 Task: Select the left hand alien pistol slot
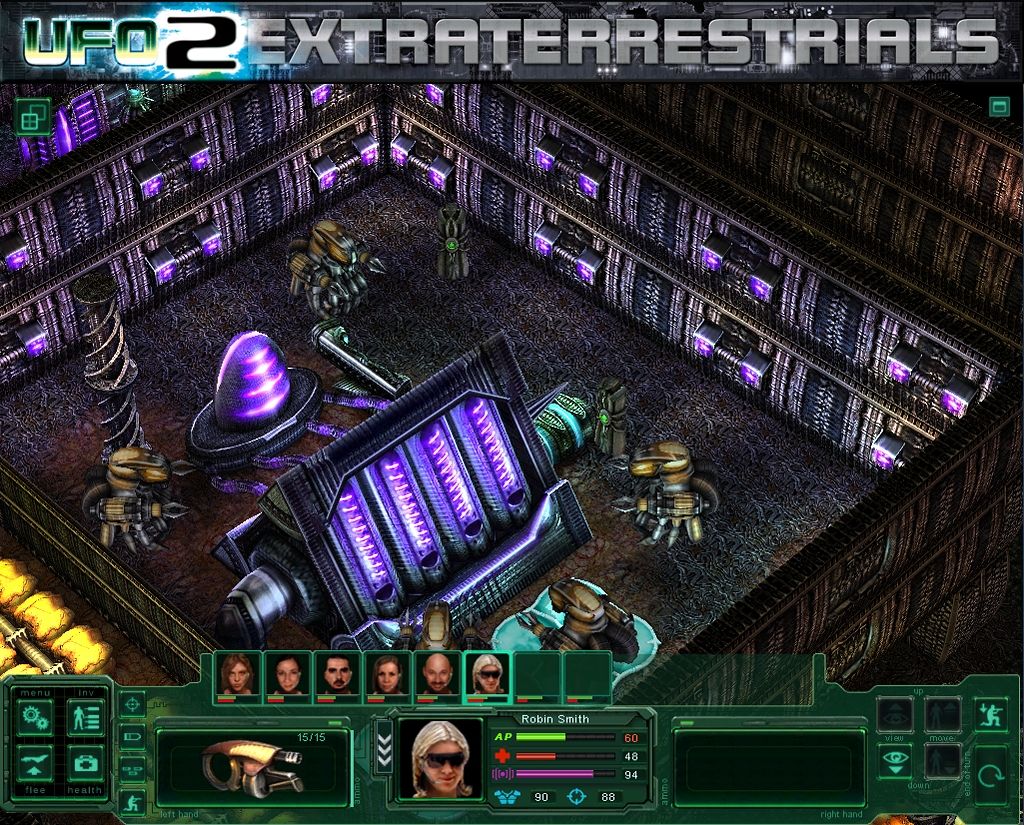tap(252, 765)
